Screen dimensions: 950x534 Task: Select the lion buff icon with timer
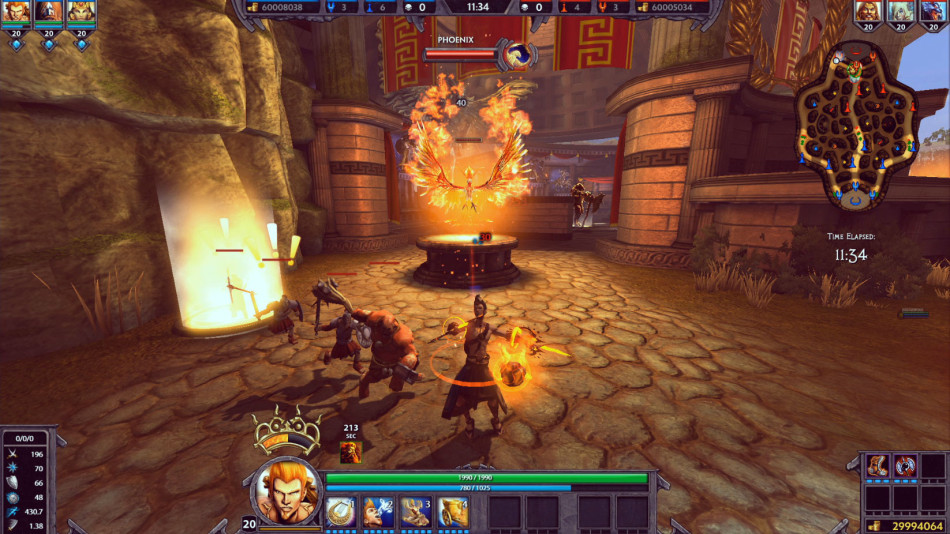point(351,452)
